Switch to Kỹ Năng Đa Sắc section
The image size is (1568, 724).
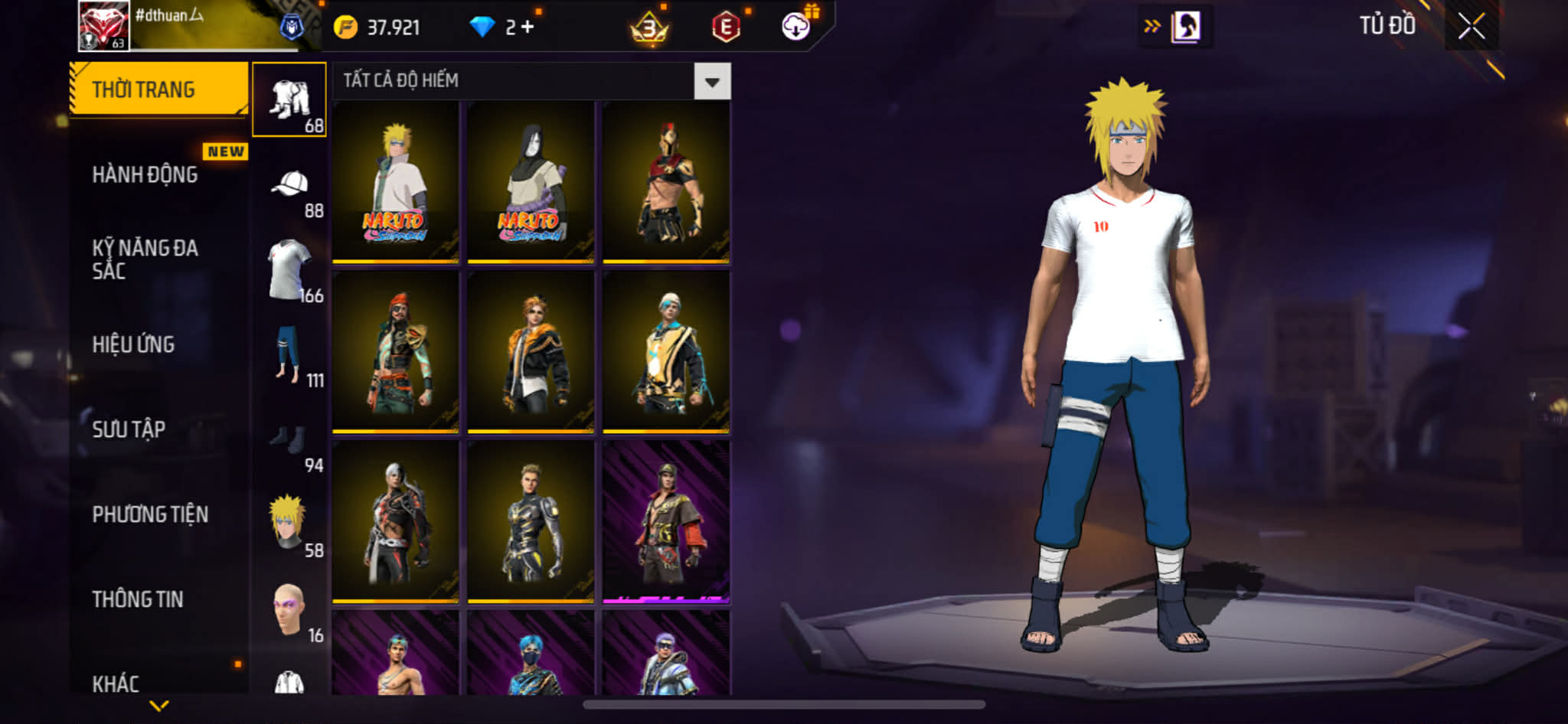145,259
